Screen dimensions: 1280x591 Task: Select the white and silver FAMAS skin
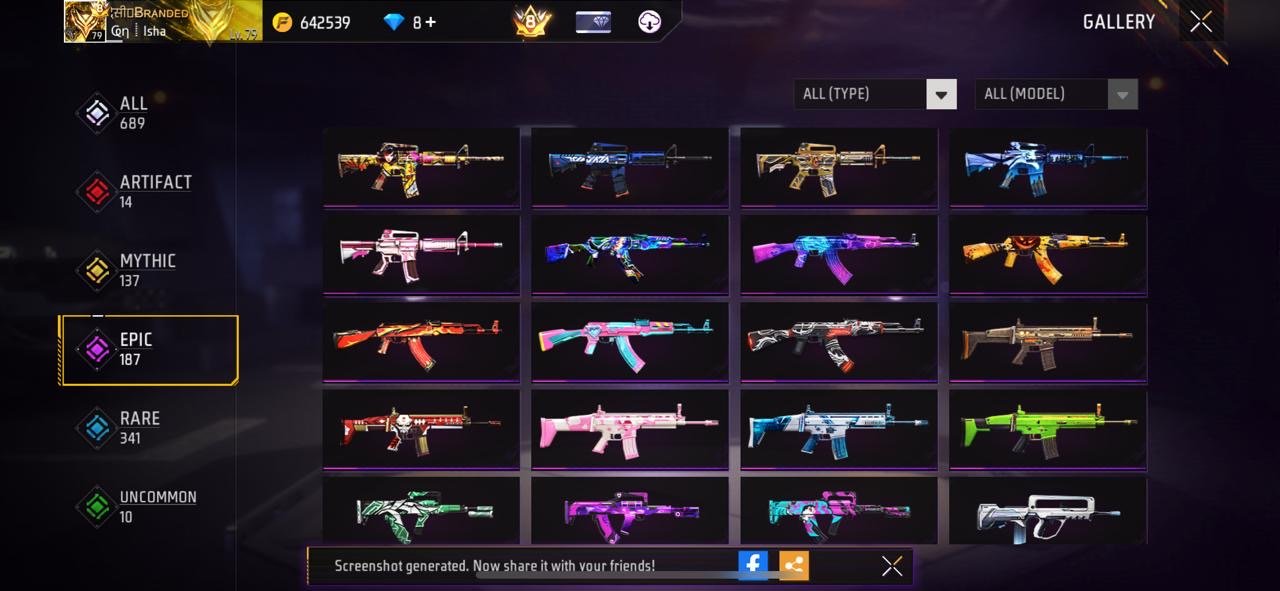tap(1048, 511)
